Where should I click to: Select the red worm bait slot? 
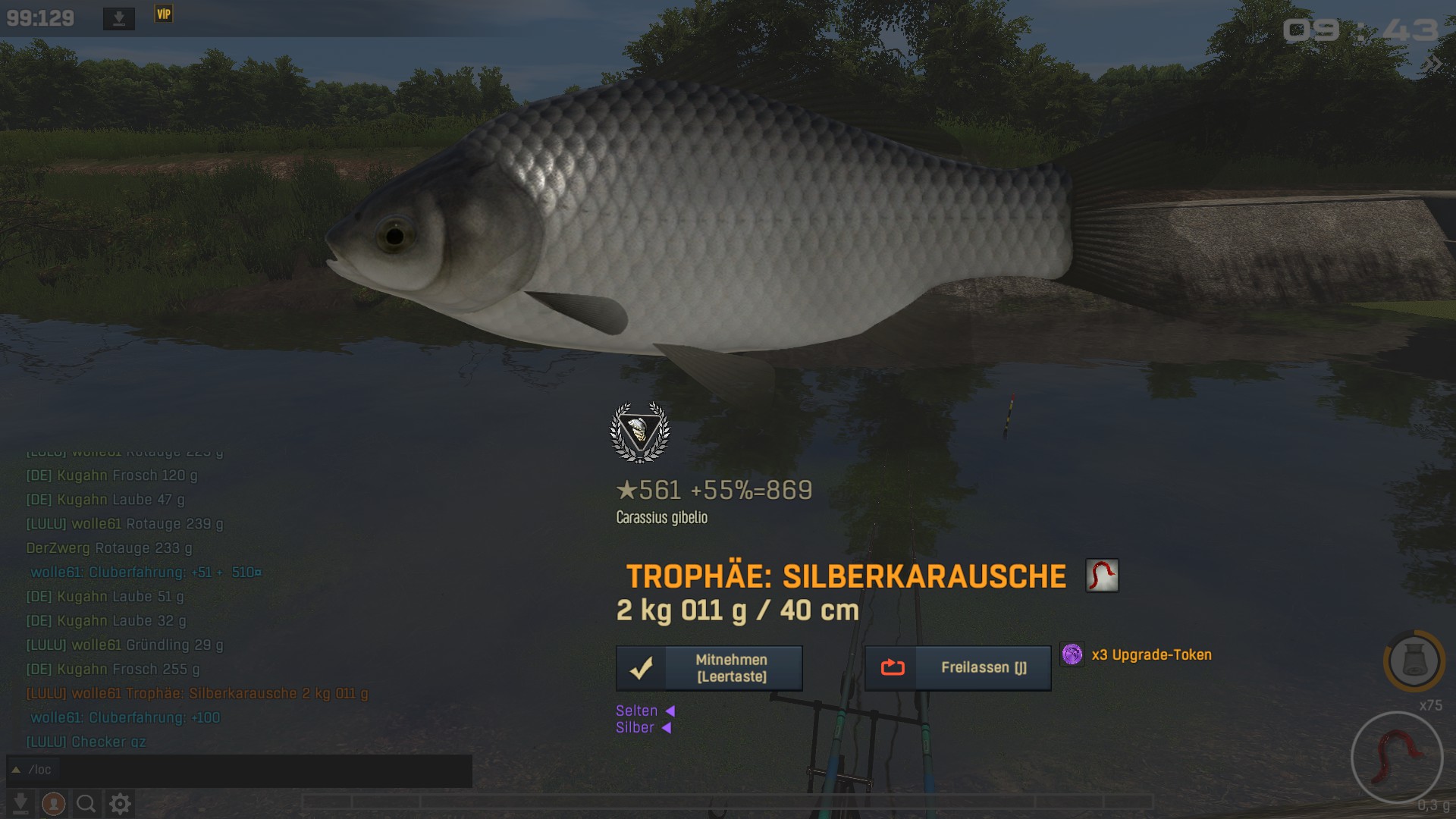1397,757
